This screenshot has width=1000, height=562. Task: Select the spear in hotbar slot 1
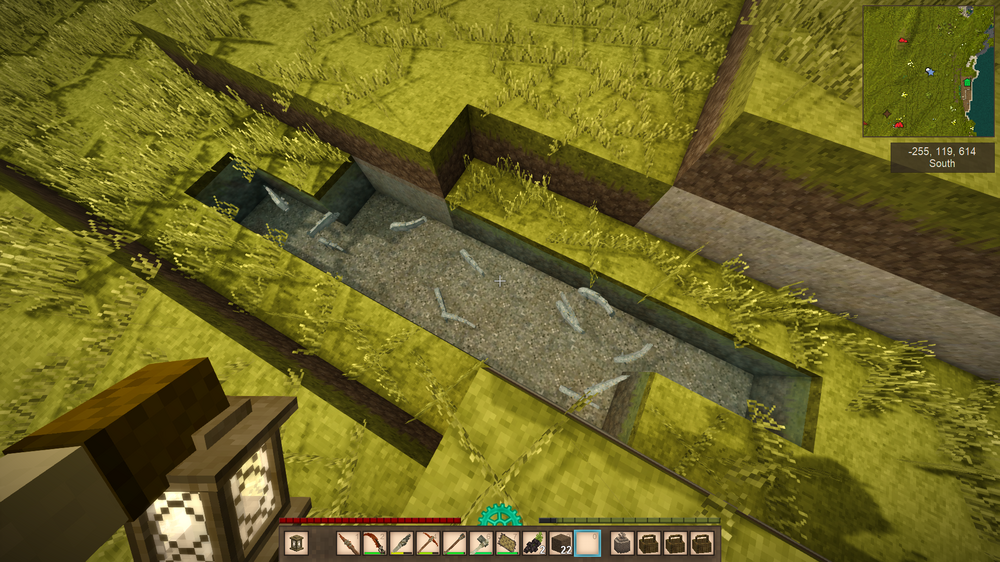(x=347, y=544)
